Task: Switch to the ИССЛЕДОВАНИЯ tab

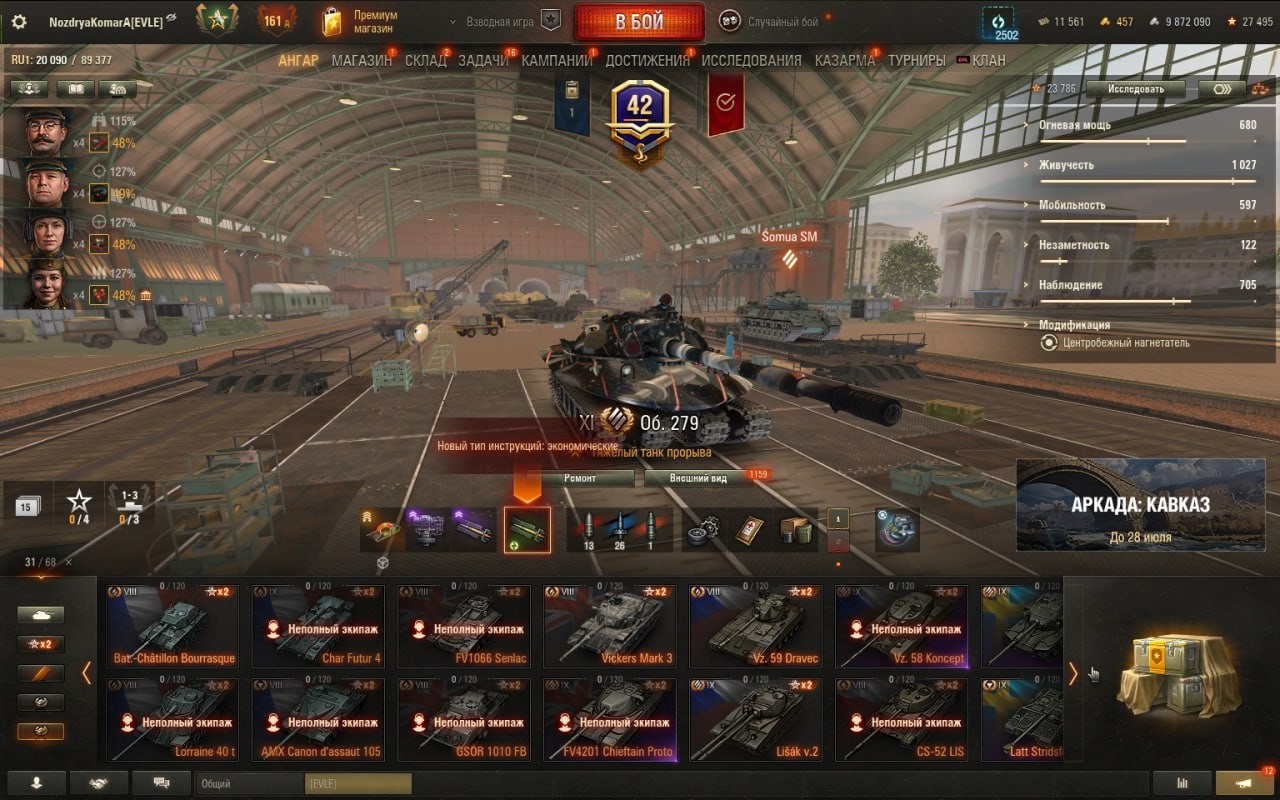Action: (x=751, y=60)
